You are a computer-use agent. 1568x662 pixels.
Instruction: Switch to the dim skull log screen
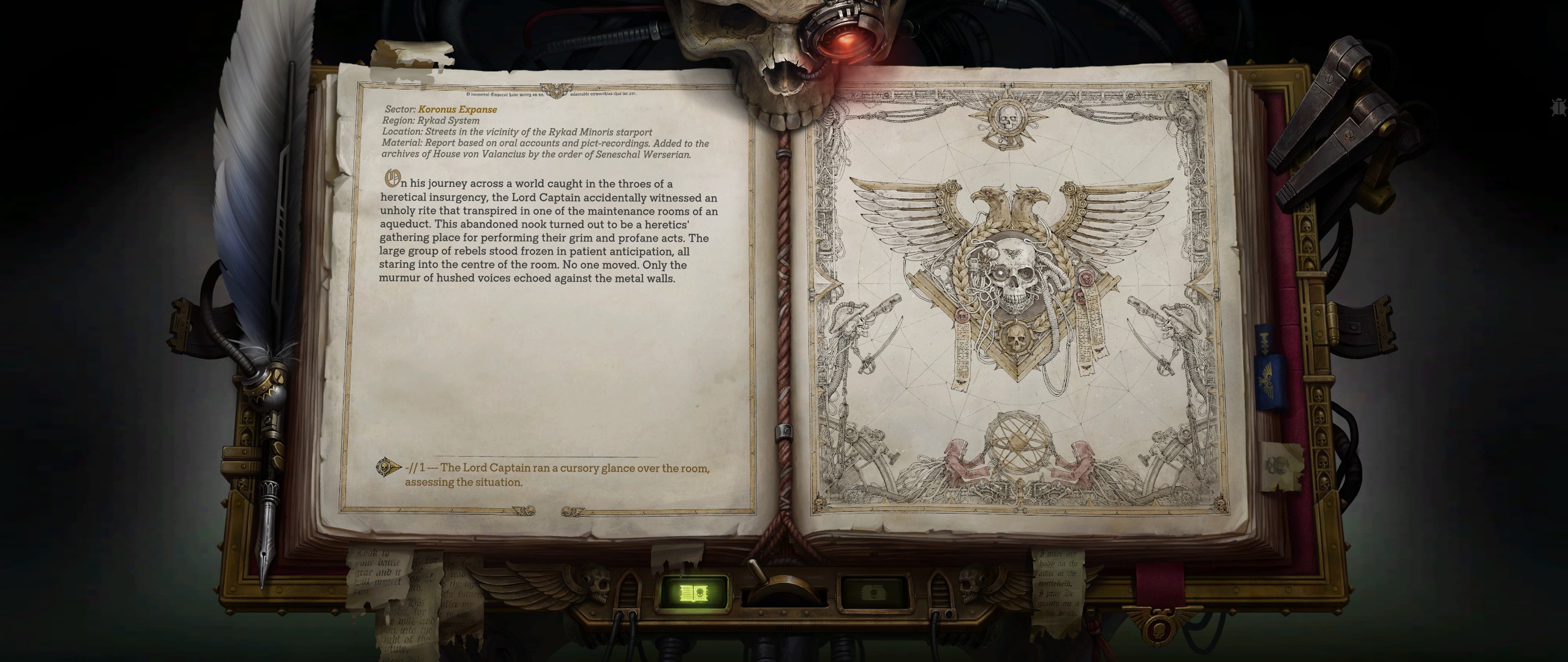tap(872, 593)
